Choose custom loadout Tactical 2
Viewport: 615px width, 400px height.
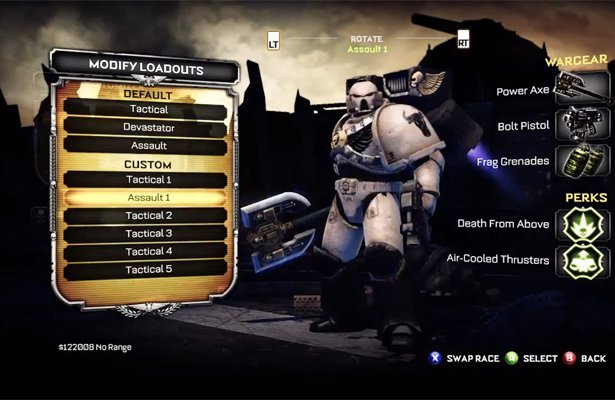point(148,216)
